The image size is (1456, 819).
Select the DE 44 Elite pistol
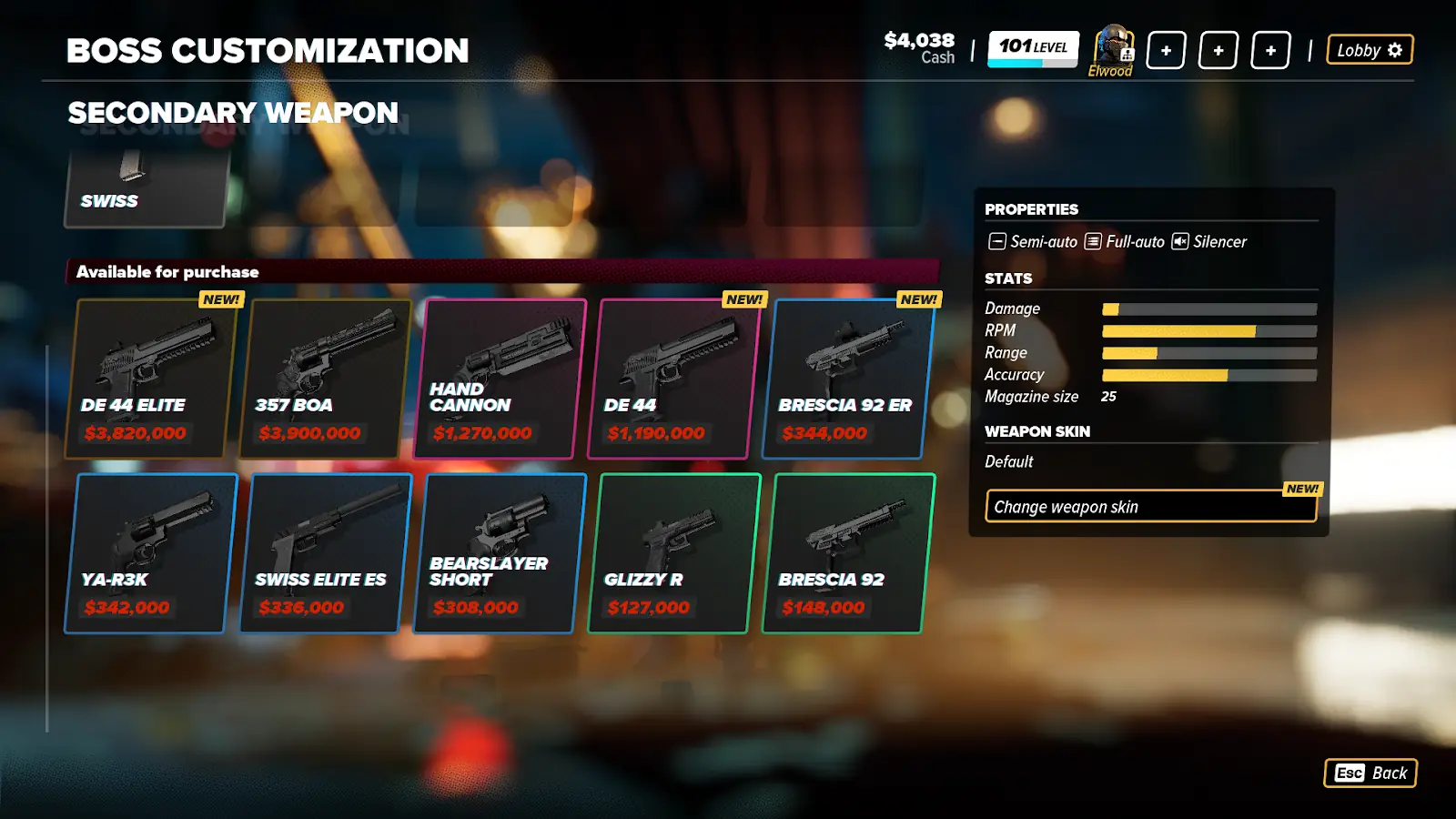[x=151, y=379]
